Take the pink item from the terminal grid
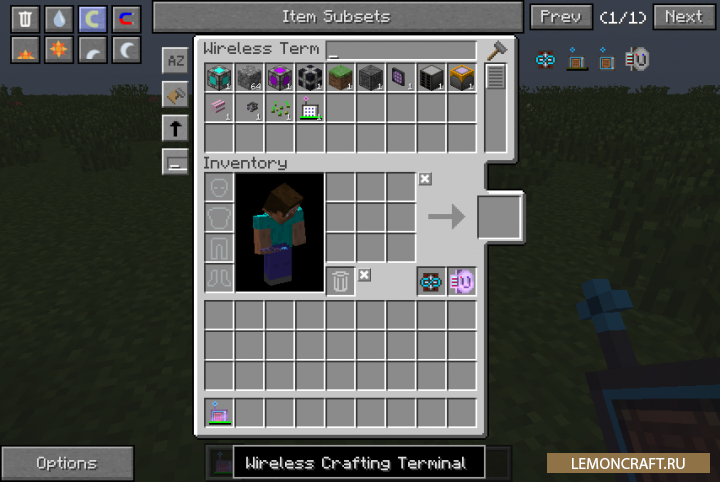The width and height of the screenshot is (720, 482). tap(219, 107)
